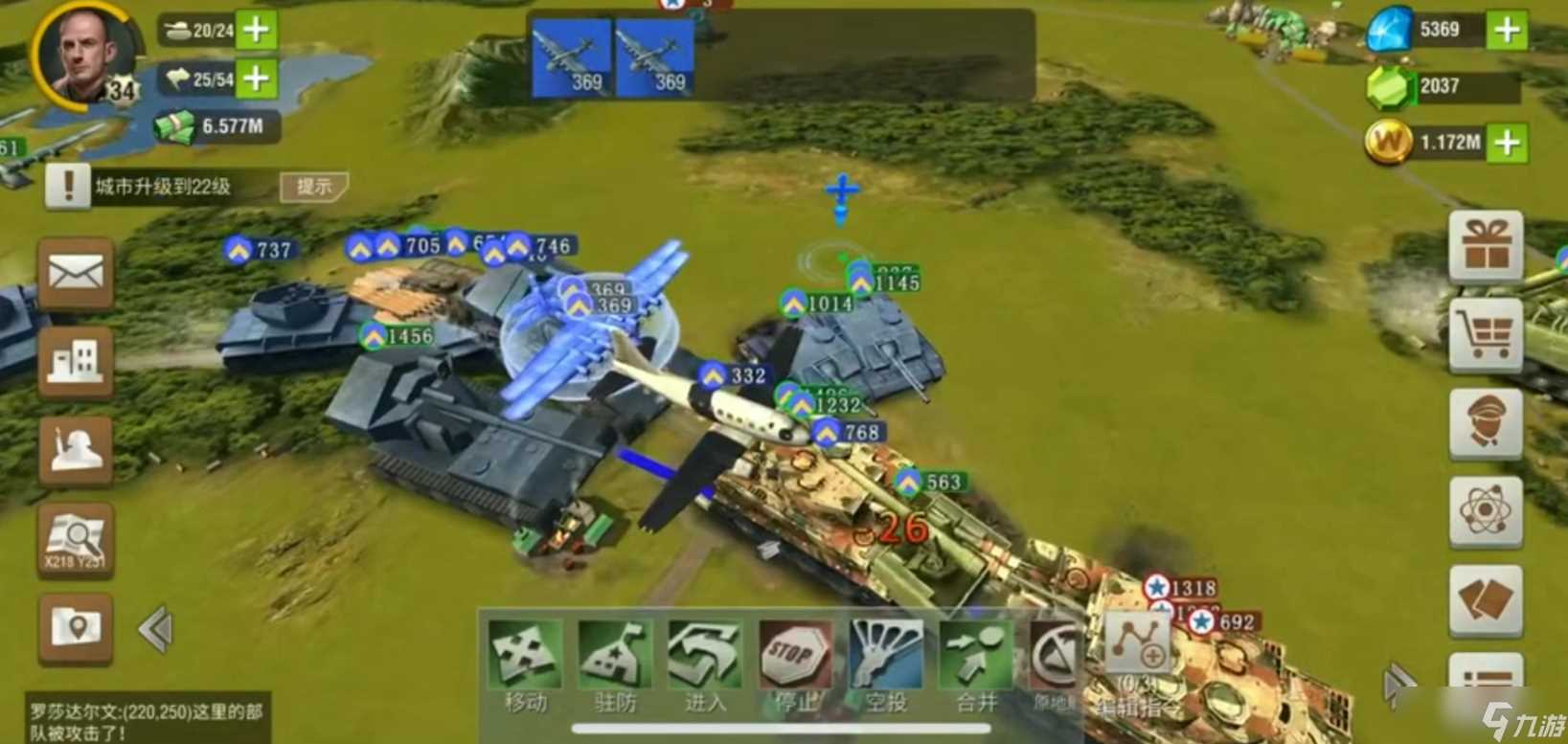Add blue diamonds with the plus button
The width and height of the screenshot is (1568, 744).
(x=1507, y=30)
